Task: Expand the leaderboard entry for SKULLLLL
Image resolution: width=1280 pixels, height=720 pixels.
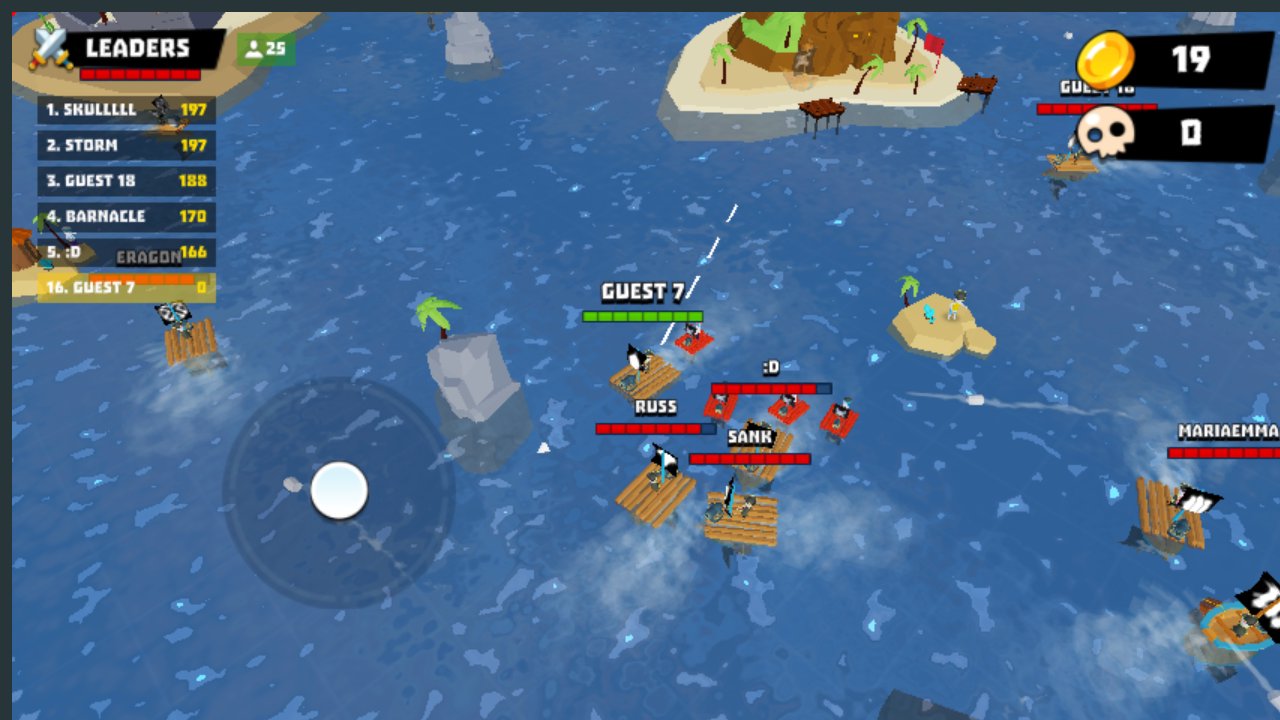Action: click(x=127, y=110)
